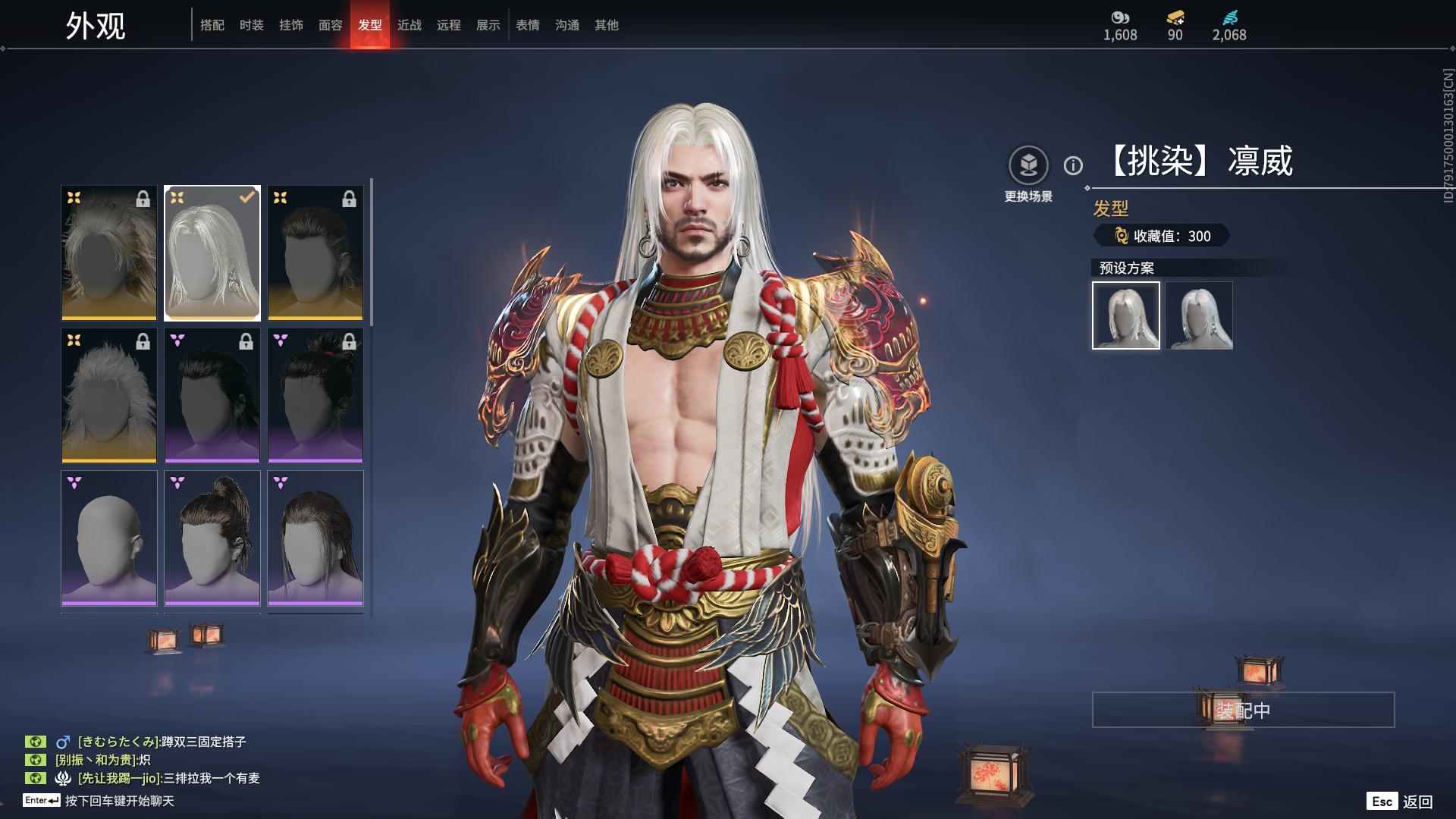
Task: Select the 沟通 tab
Action: (x=567, y=25)
